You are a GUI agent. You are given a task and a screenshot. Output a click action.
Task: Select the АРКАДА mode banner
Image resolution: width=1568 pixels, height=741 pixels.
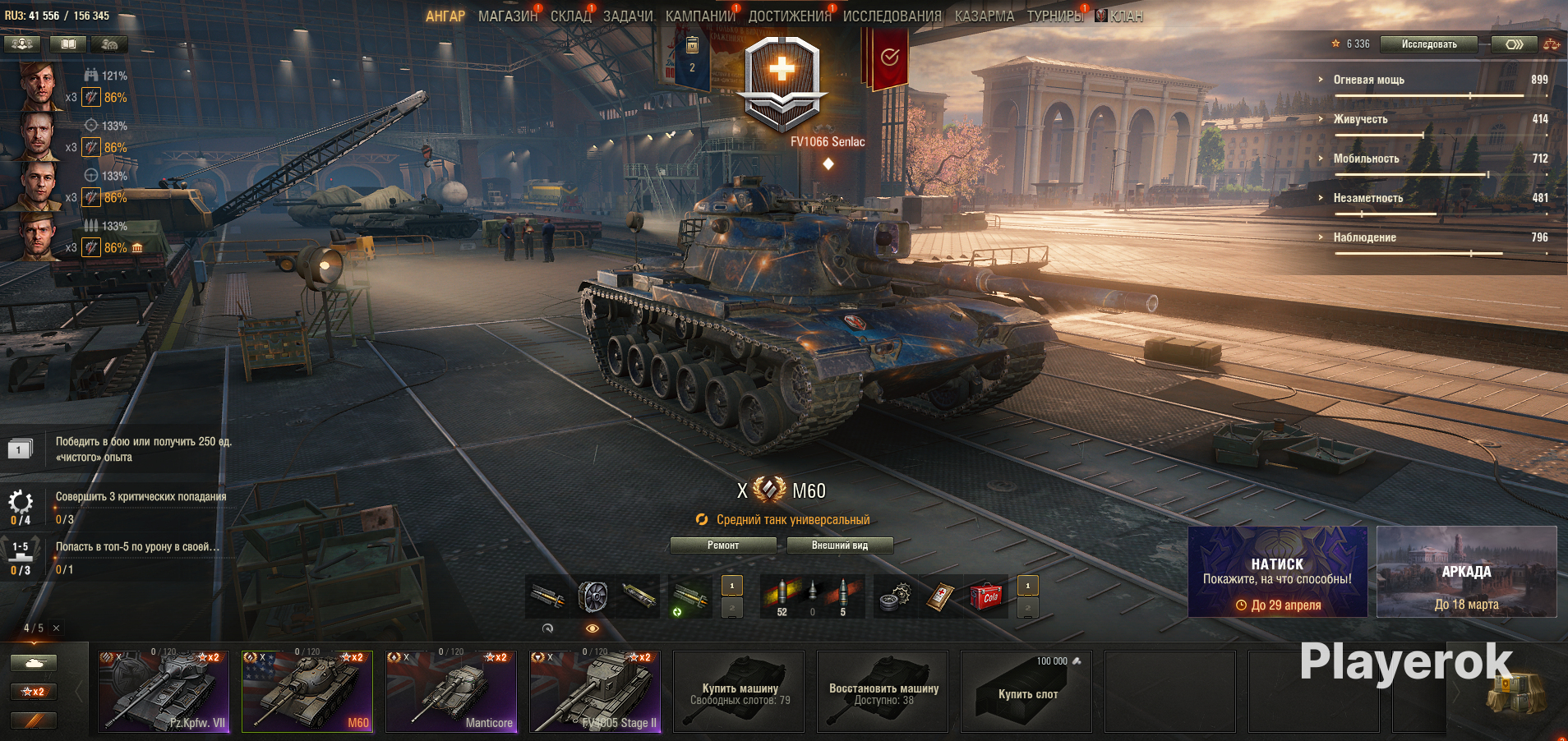(1466, 572)
